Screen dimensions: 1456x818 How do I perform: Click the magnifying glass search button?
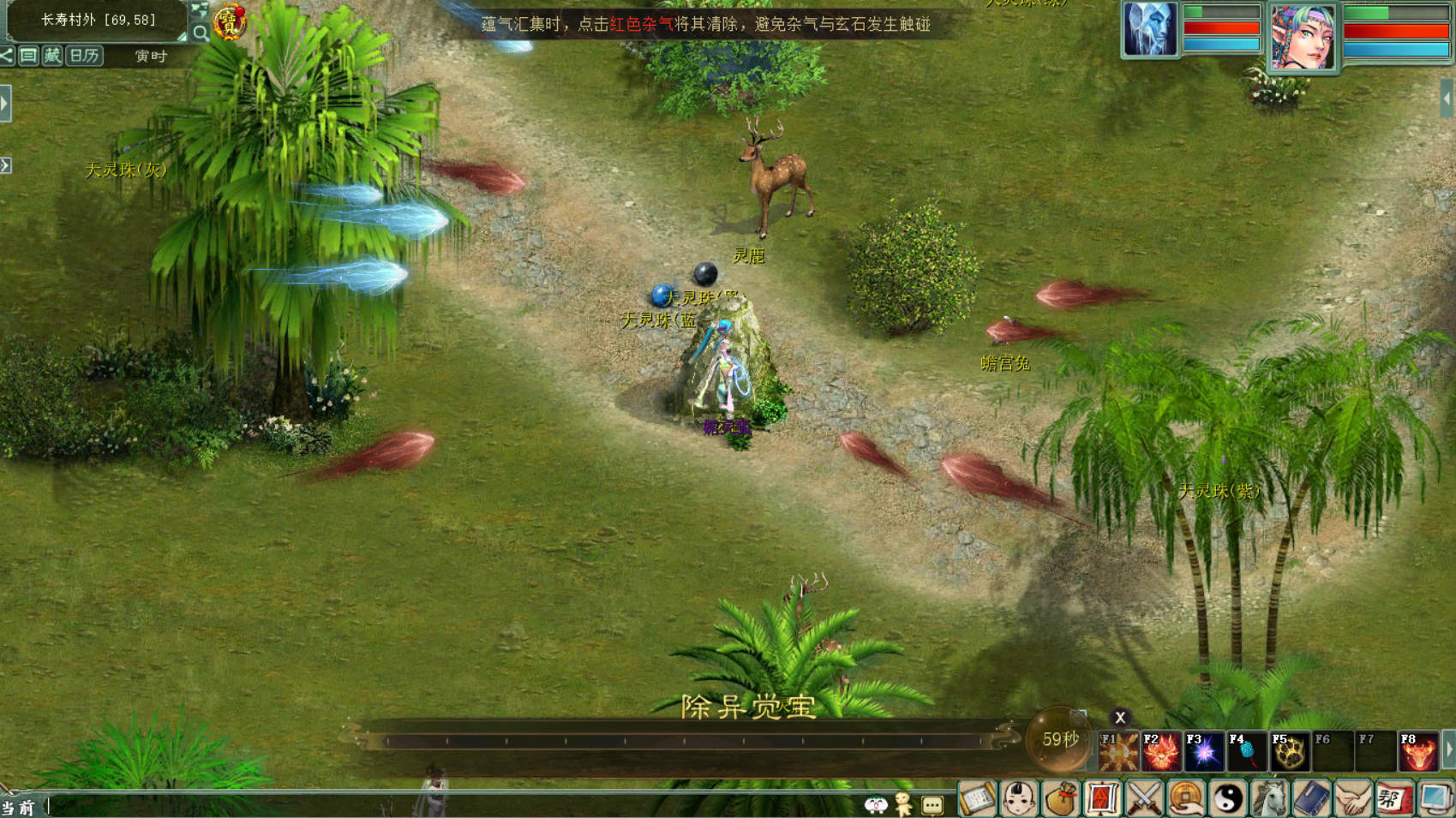200,33
